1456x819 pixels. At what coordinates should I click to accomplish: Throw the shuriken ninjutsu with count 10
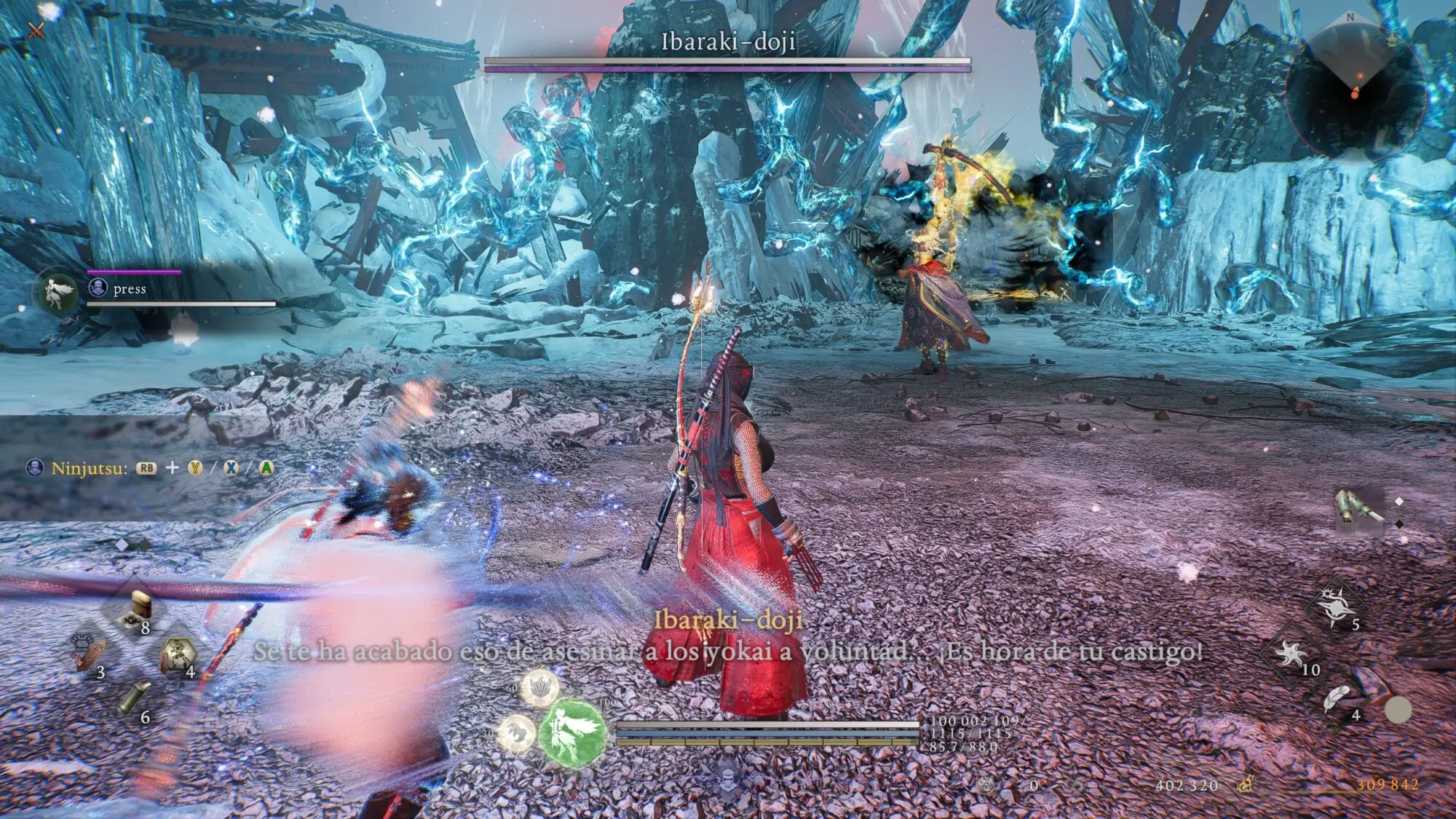point(1291,654)
